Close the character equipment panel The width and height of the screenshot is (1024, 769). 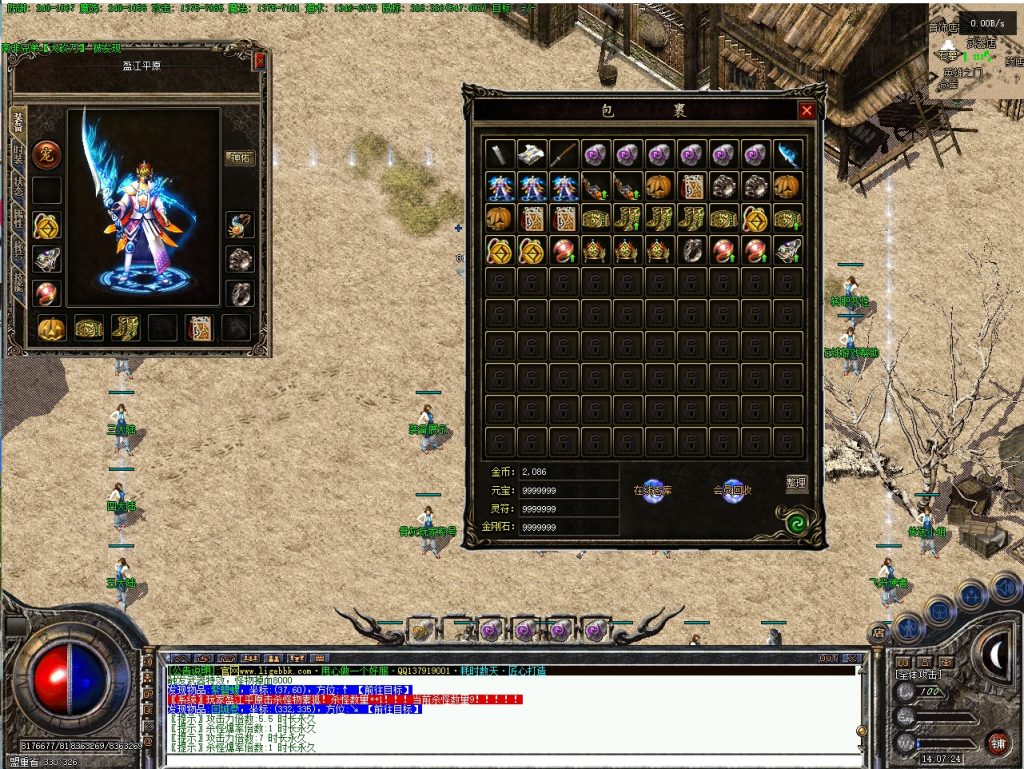tap(260, 61)
